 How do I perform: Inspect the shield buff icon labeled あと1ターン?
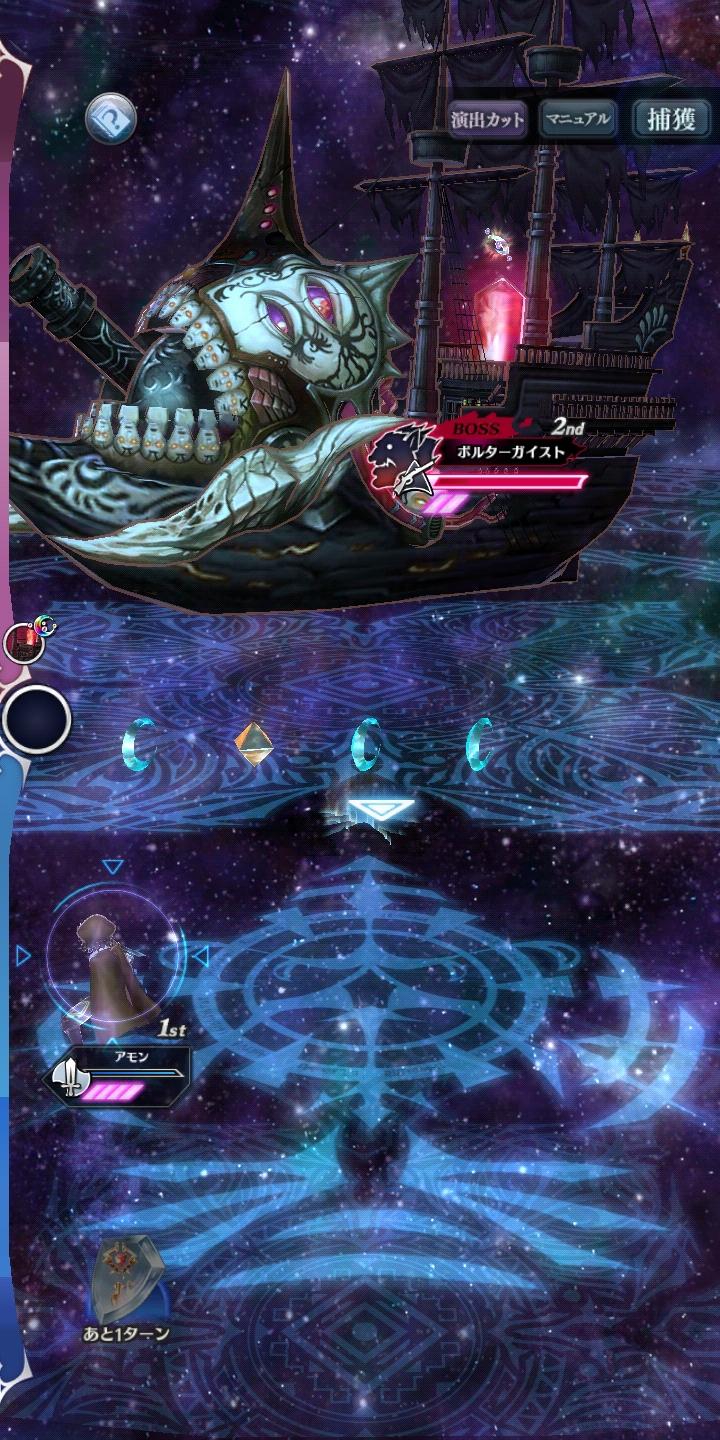point(125,1281)
